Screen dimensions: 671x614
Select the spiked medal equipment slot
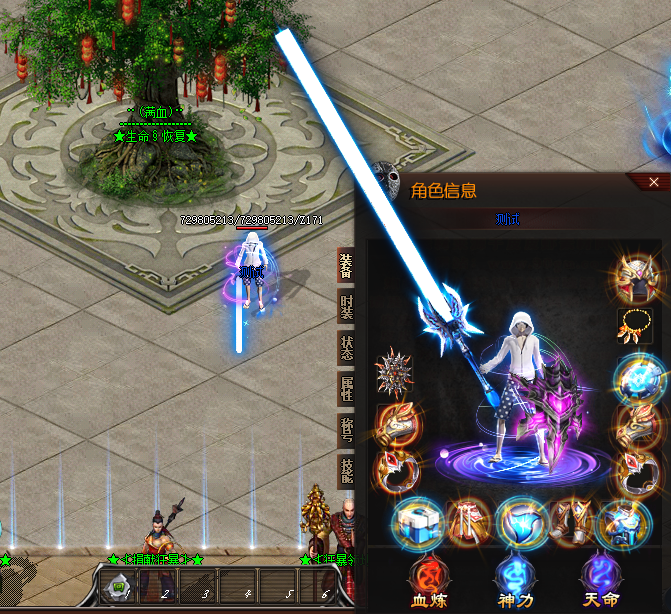394,373
